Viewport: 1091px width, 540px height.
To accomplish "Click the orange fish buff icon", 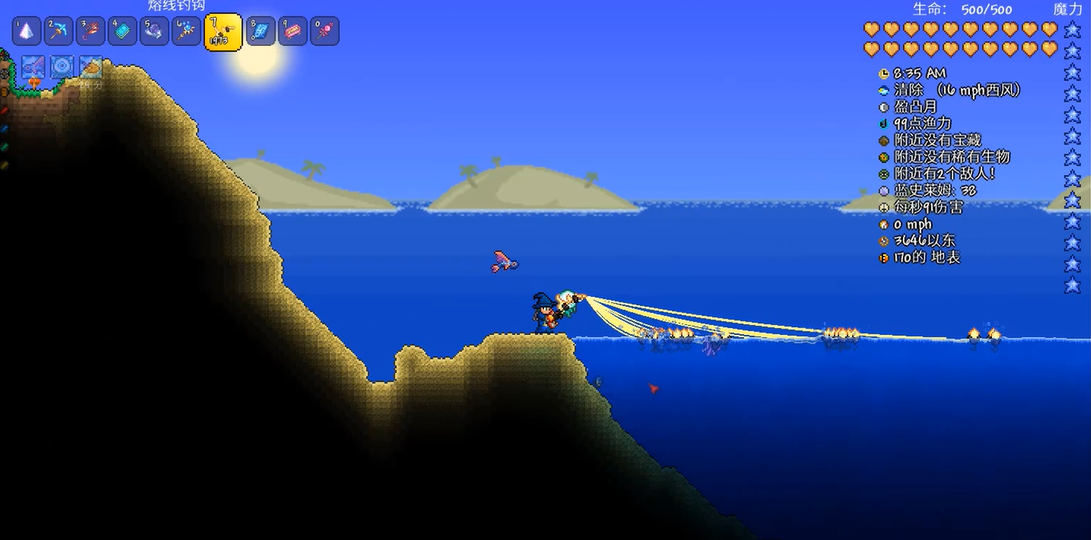I will click(91, 67).
